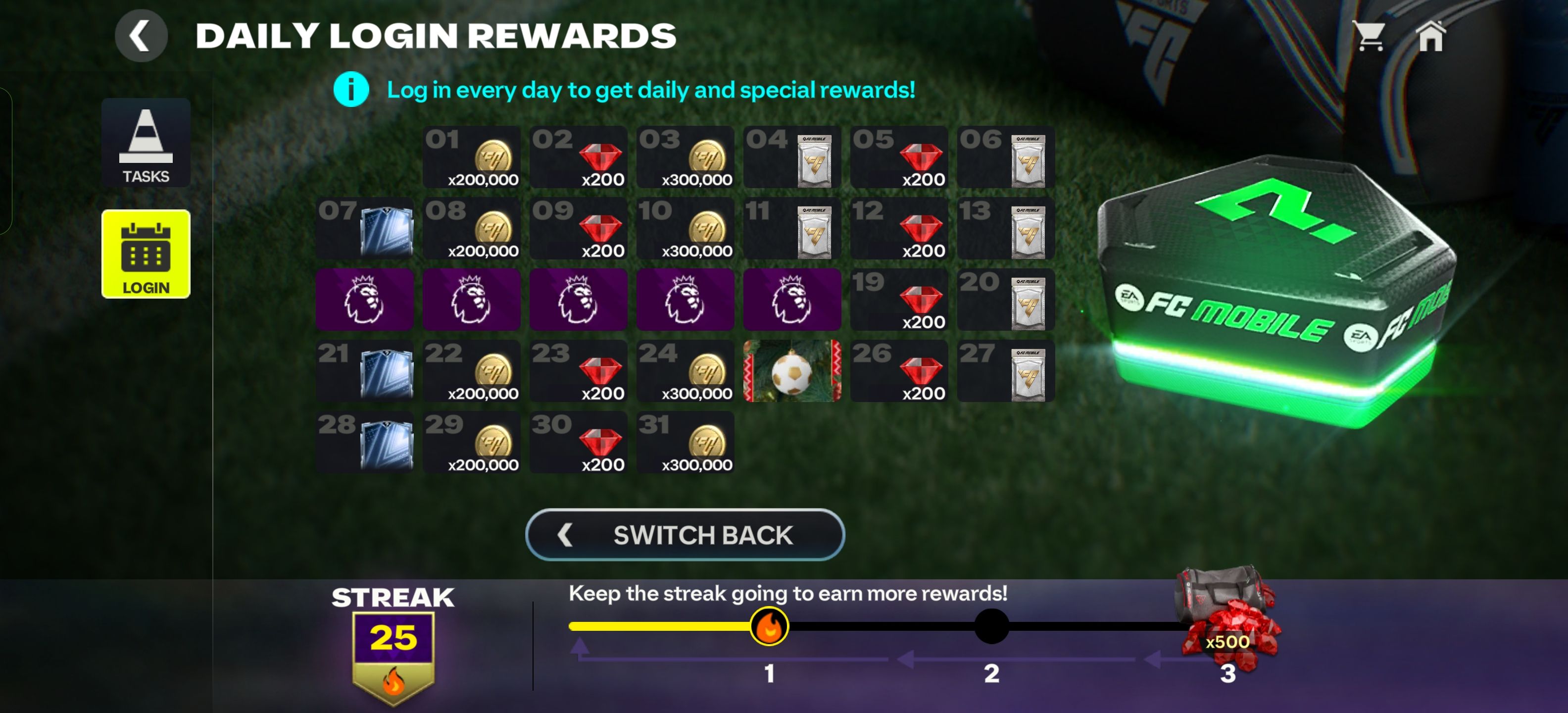Tap the Day 19 x200 gems tile
This screenshot has width=1568, height=713.
[899, 300]
